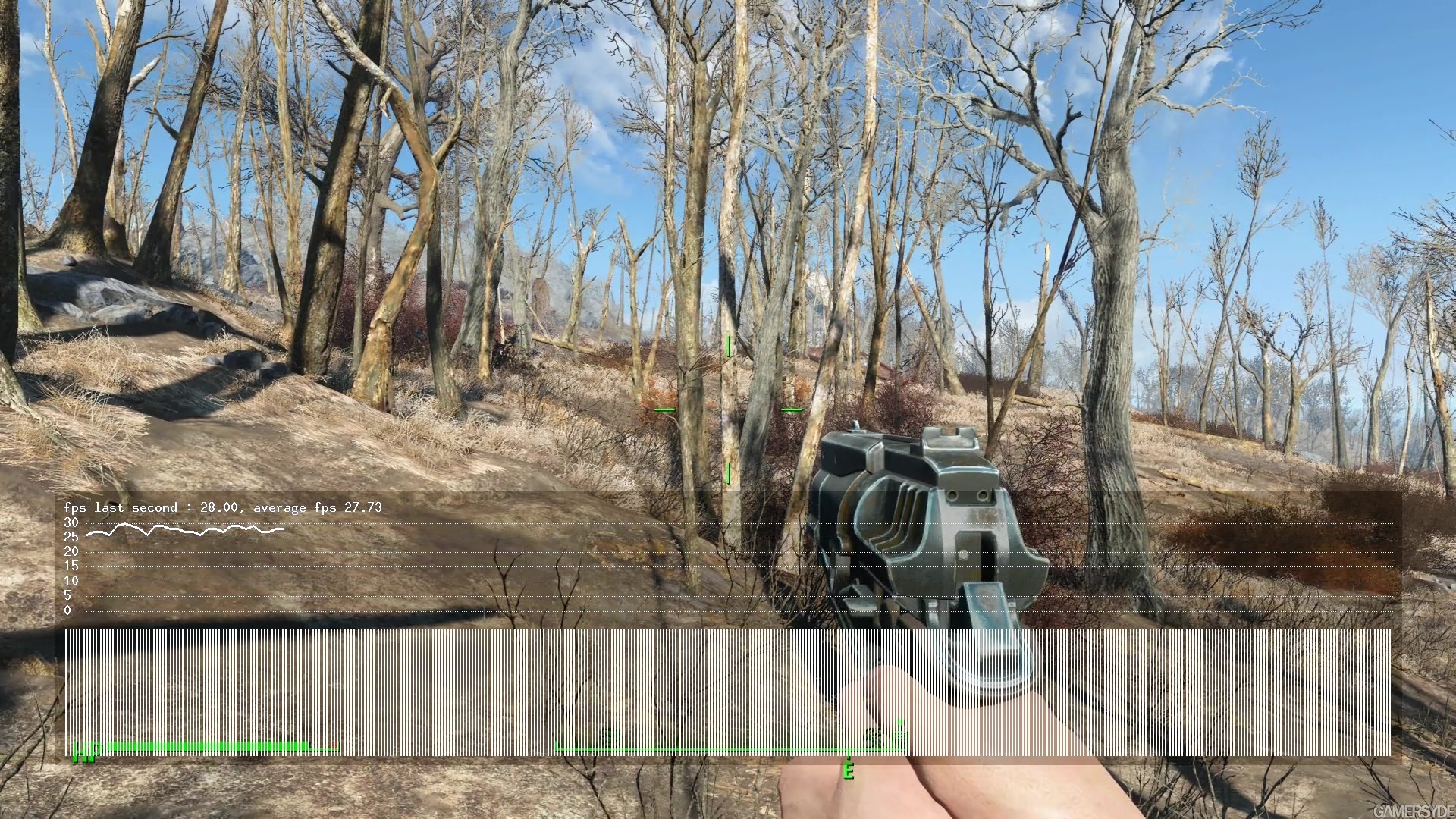1456x819 pixels.
Task: Select the E direction on the compass
Action: click(849, 772)
